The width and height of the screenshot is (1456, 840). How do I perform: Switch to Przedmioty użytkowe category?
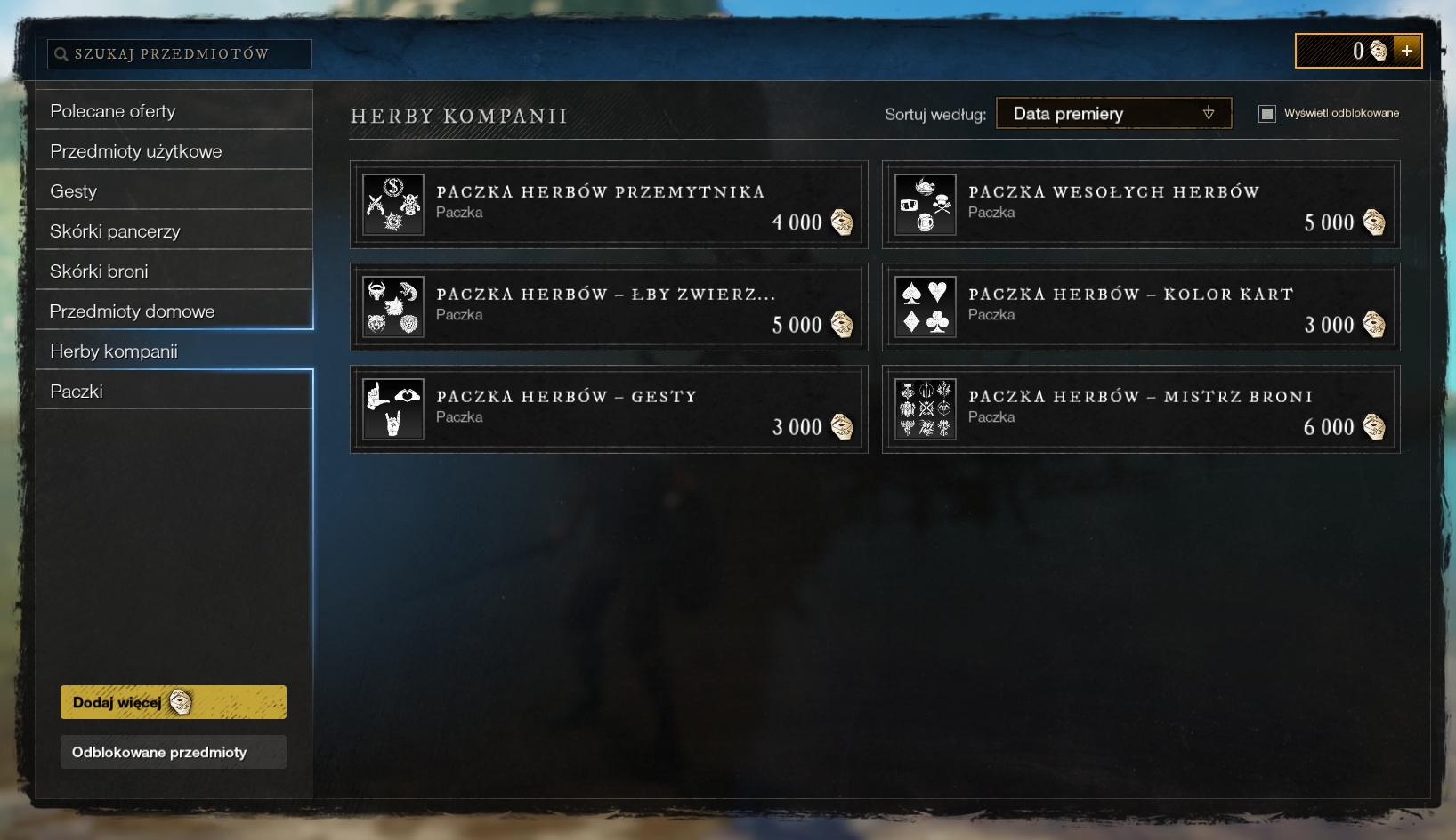[x=174, y=151]
